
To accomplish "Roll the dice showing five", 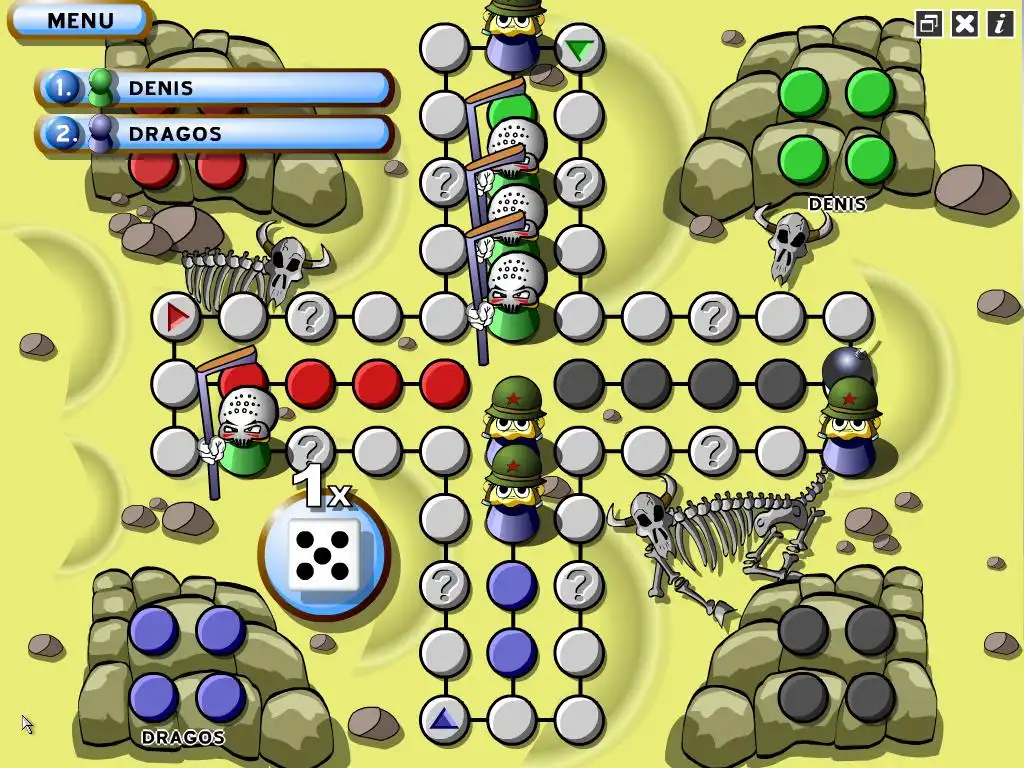I will pos(324,556).
